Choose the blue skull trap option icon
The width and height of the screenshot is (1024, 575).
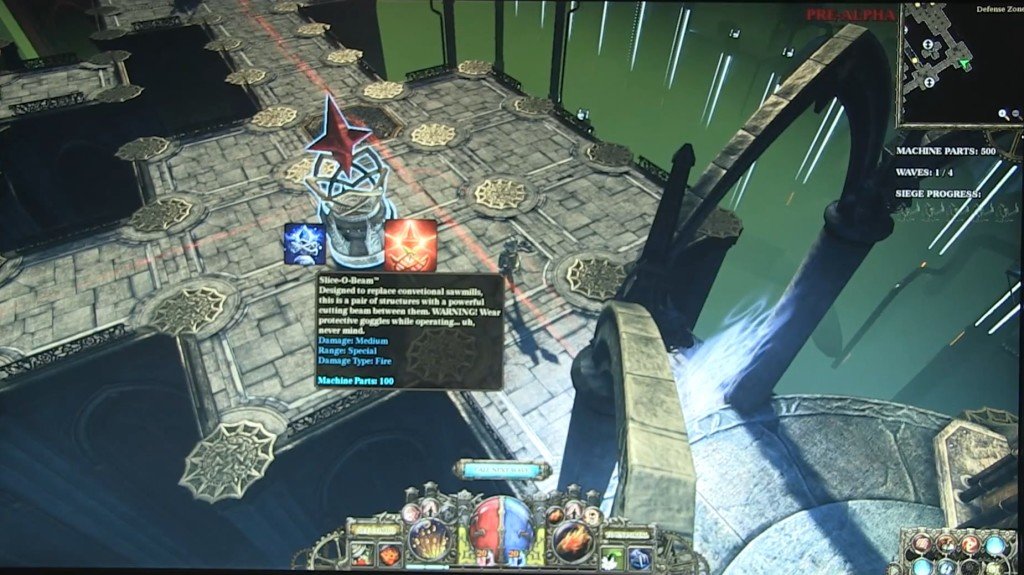point(304,244)
